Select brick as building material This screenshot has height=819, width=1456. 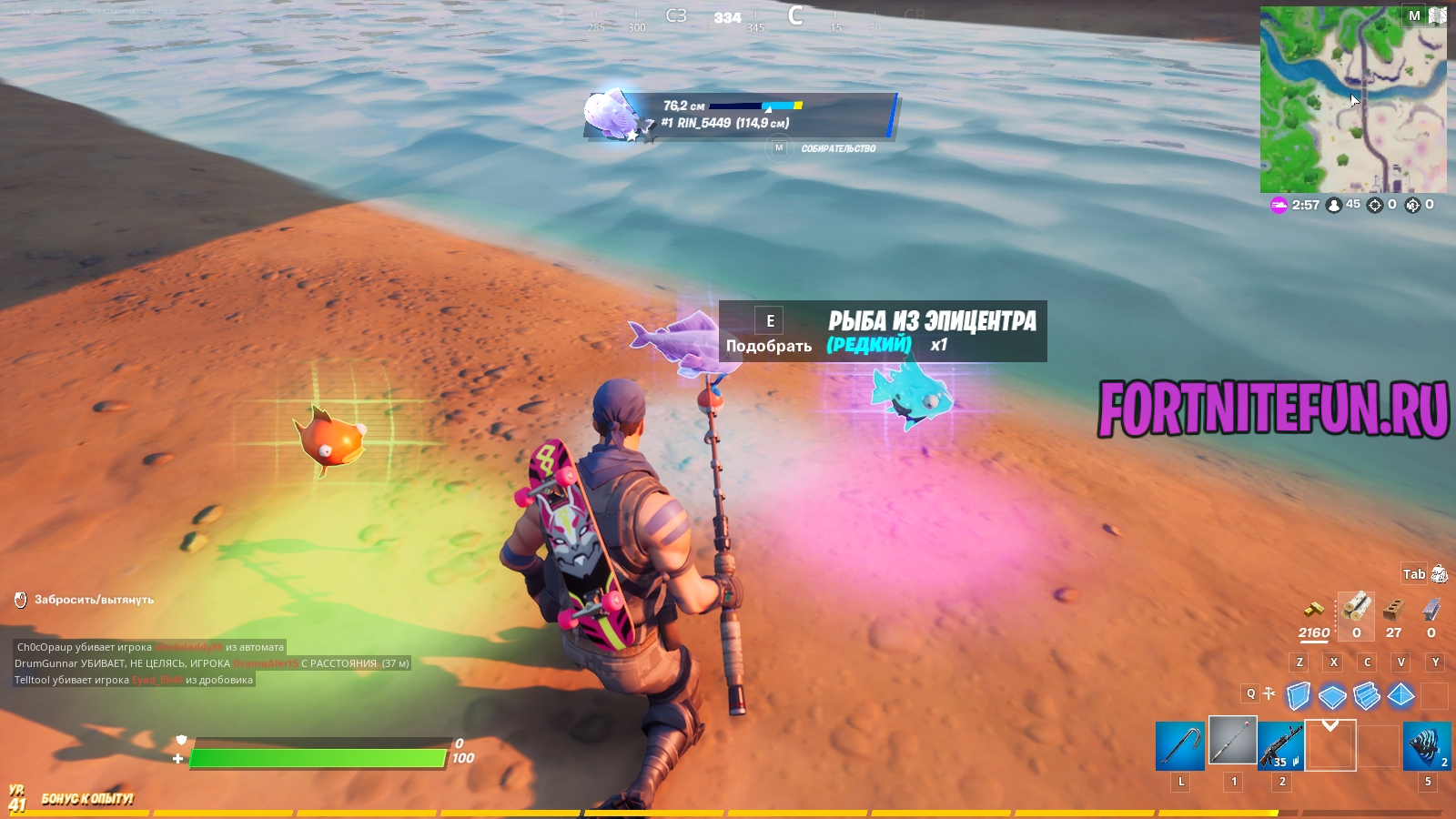tap(1393, 608)
